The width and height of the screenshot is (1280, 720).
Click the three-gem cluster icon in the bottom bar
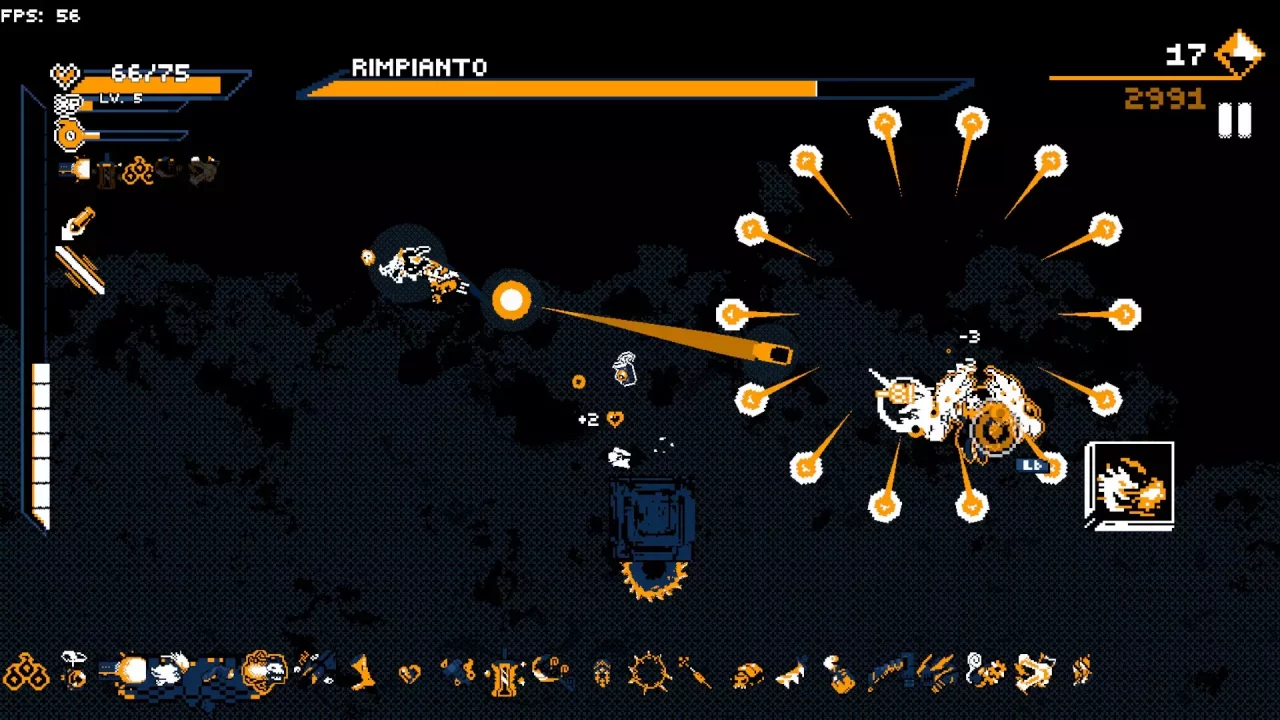[27, 672]
